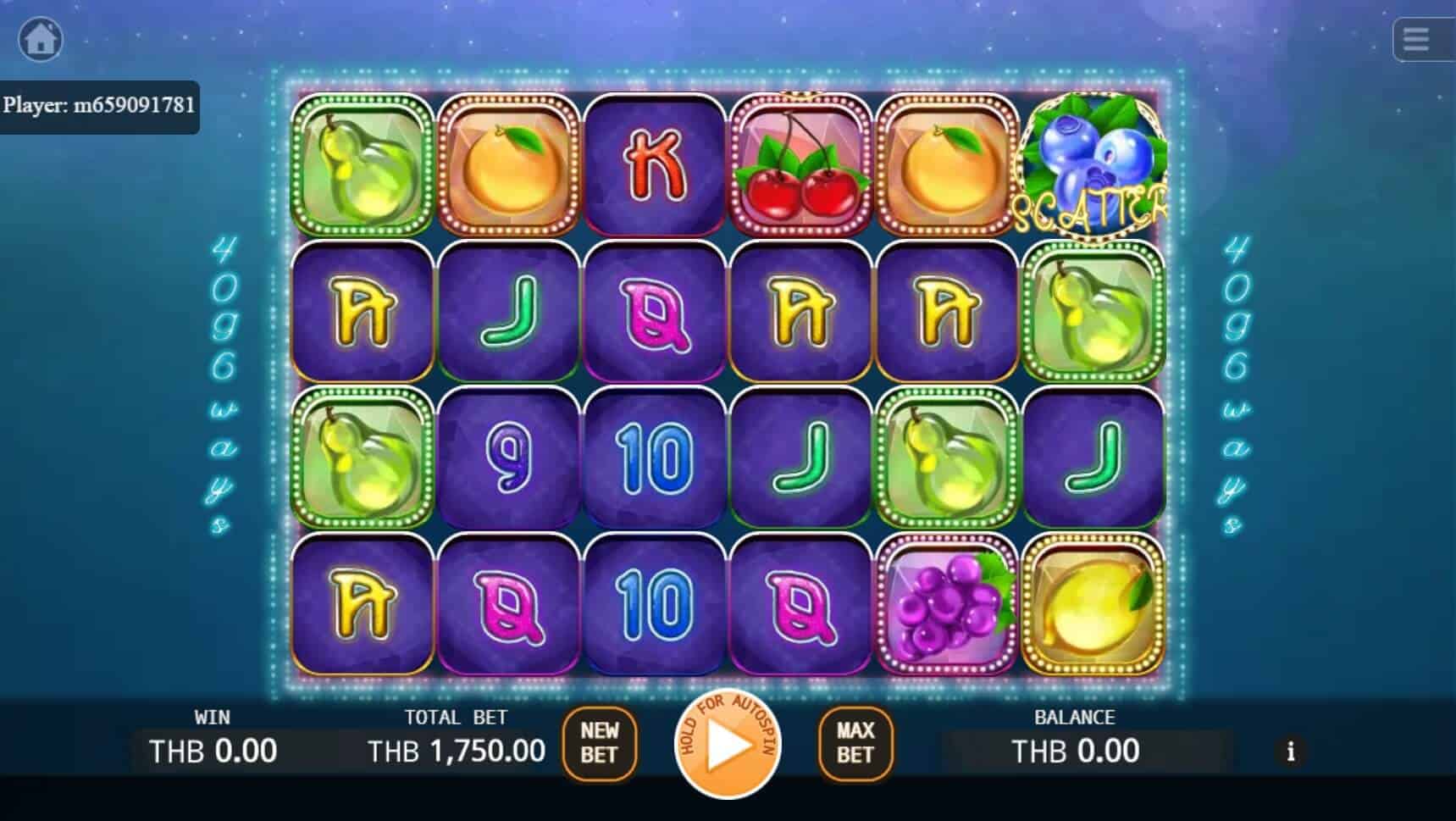Viewport: 1456px width, 821px height.
Task: Click the TOTAL BET amount field
Action: pos(455,751)
